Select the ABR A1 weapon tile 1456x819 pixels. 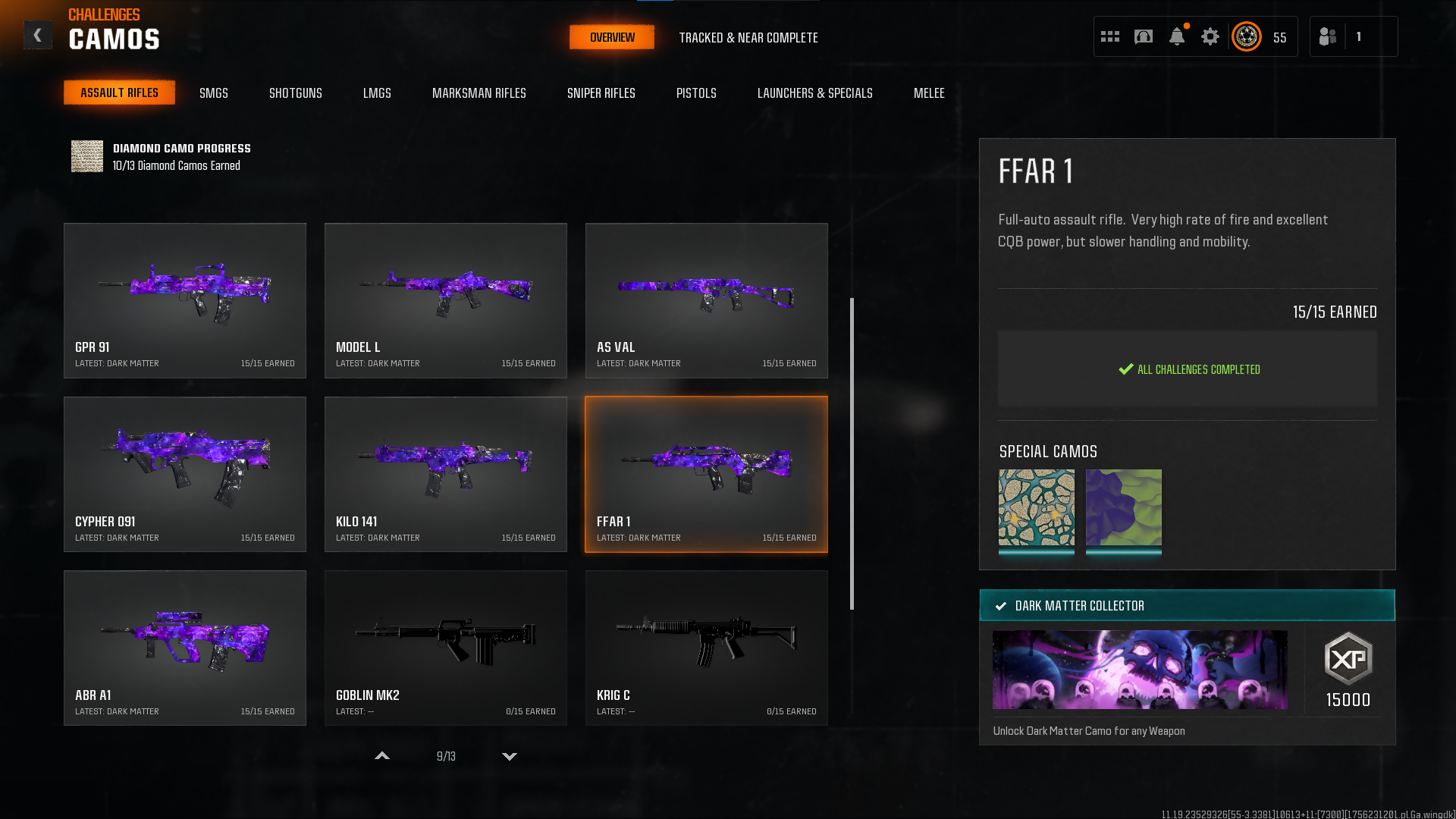point(185,648)
